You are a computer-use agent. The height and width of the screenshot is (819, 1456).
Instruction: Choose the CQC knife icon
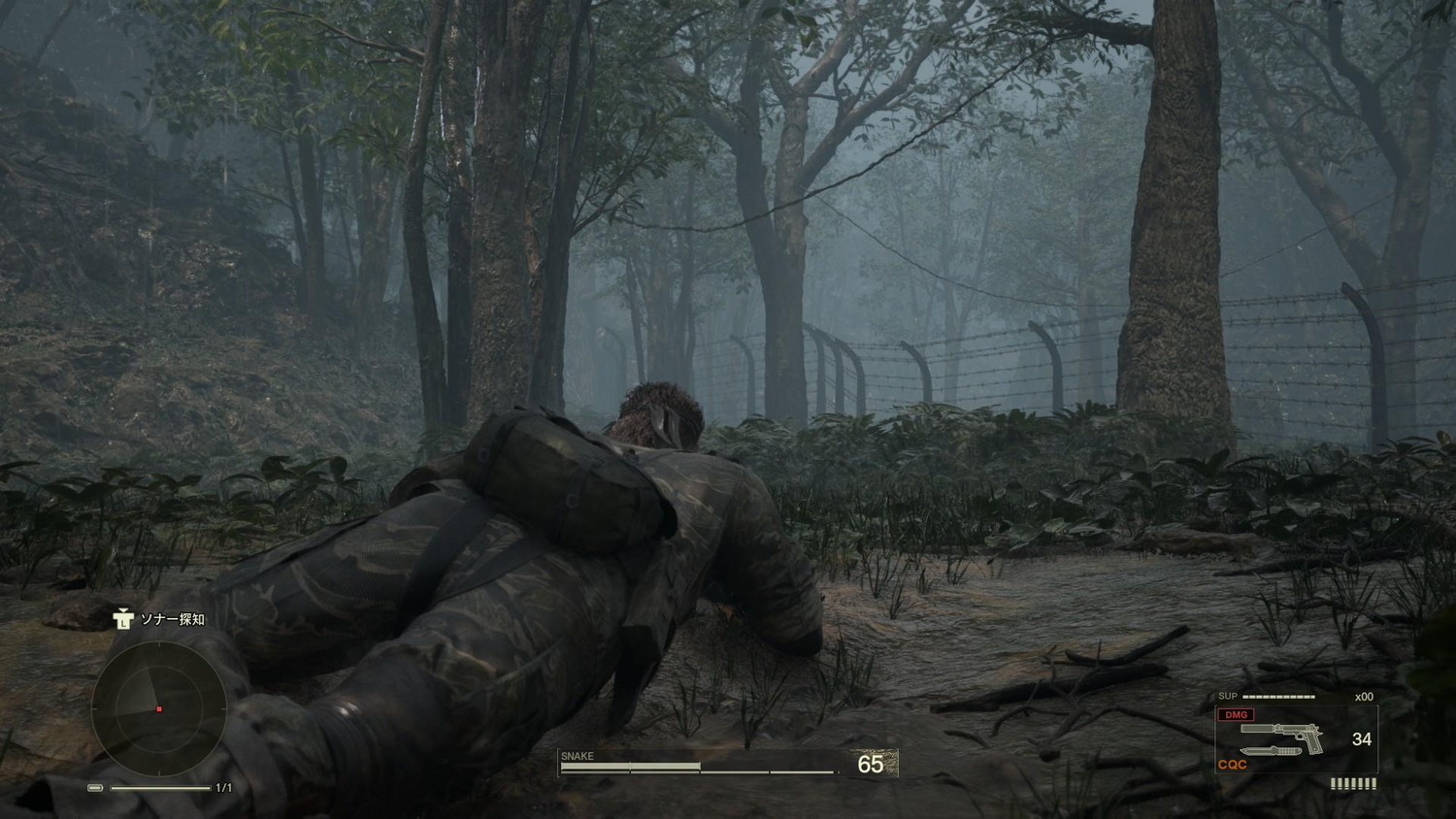[1270, 753]
